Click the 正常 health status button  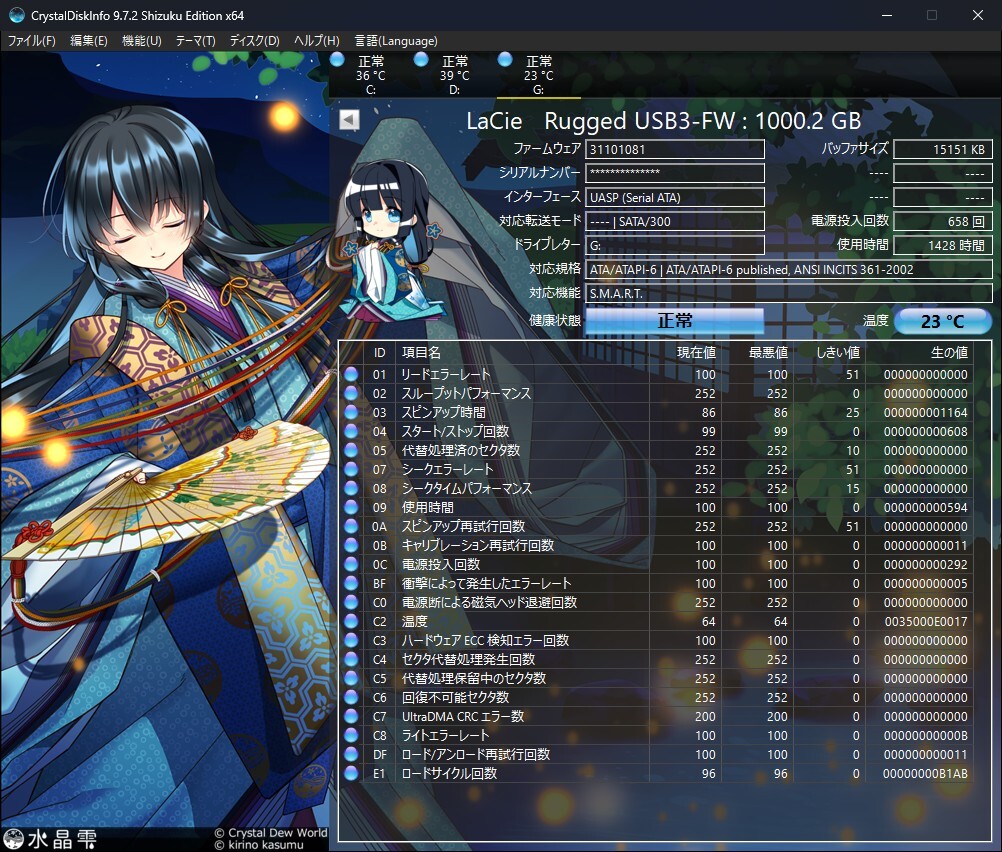click(x=674, y=321)
